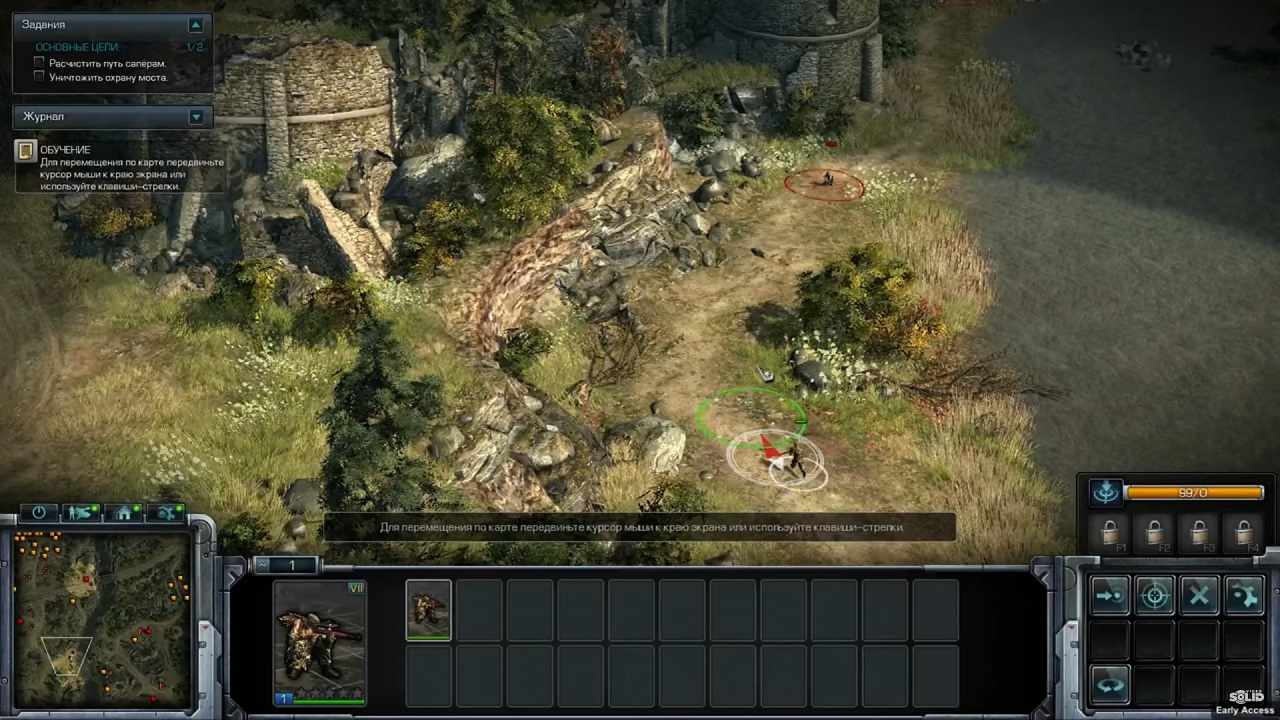Activate the circular arrows rotate command
1280x720 pixels.
1109,686
